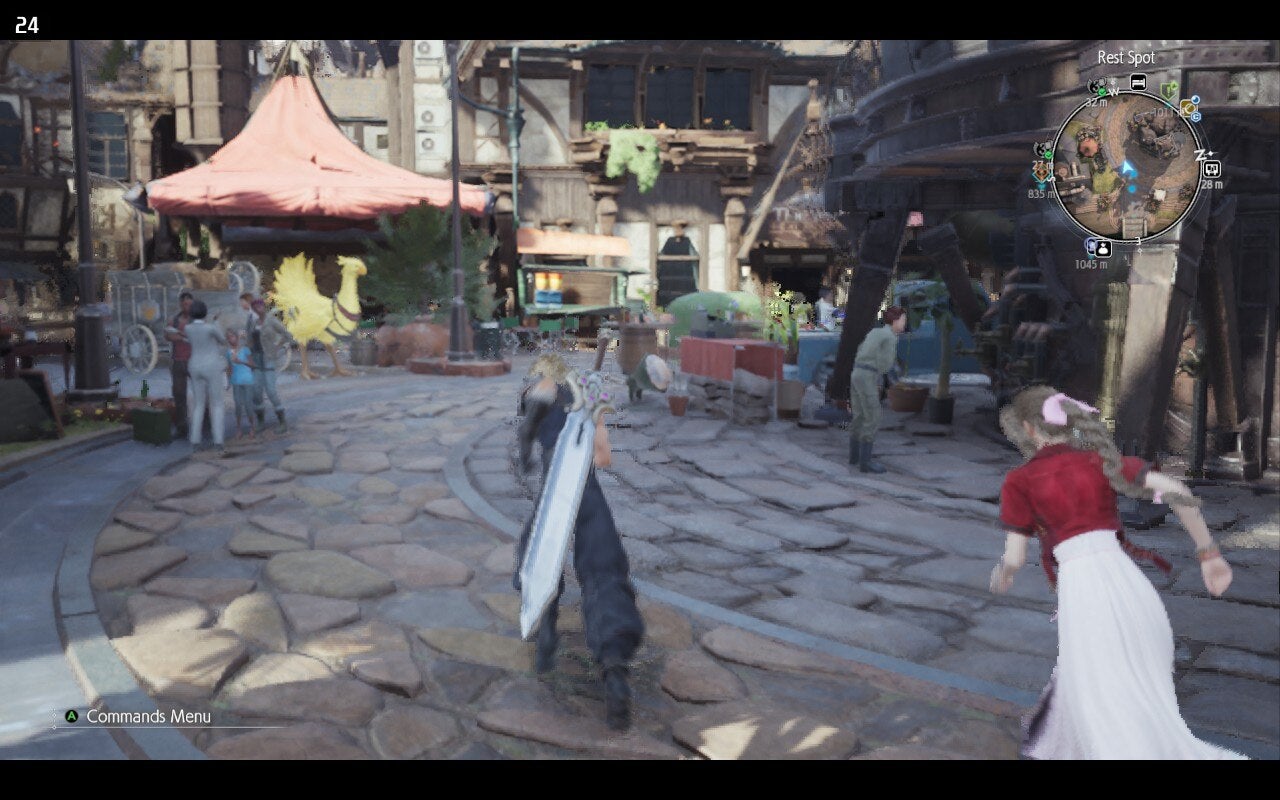Click the player arrow at the minimap center

point(1126,168)
